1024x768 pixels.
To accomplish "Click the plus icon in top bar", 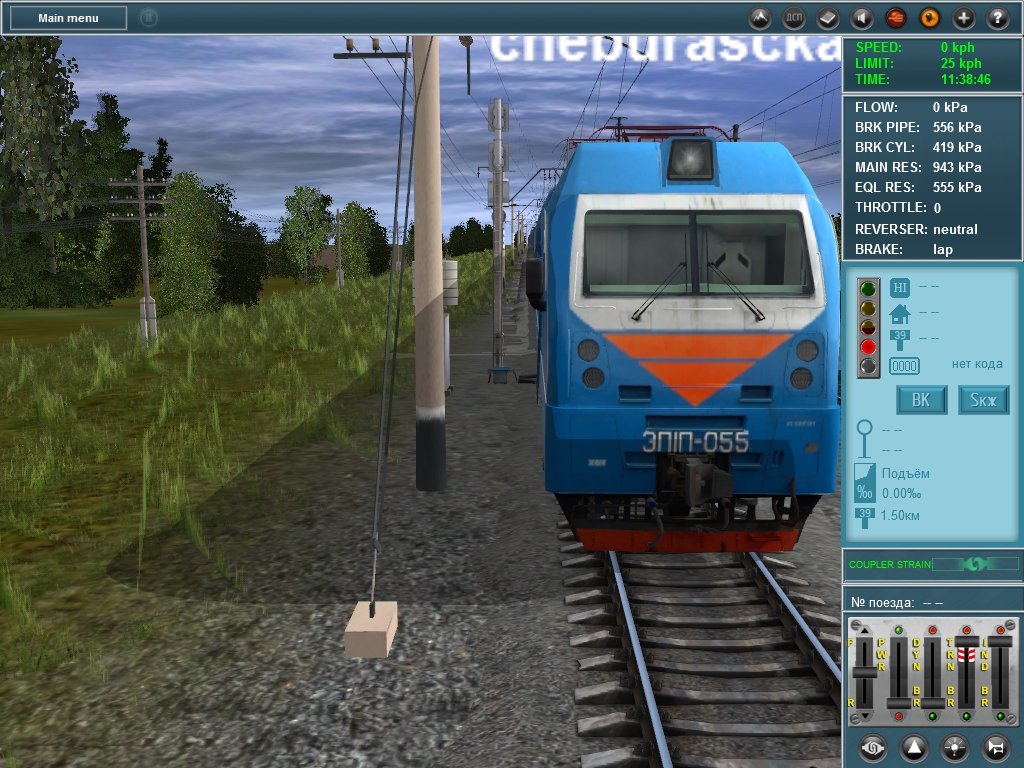I will coord(964,18).
